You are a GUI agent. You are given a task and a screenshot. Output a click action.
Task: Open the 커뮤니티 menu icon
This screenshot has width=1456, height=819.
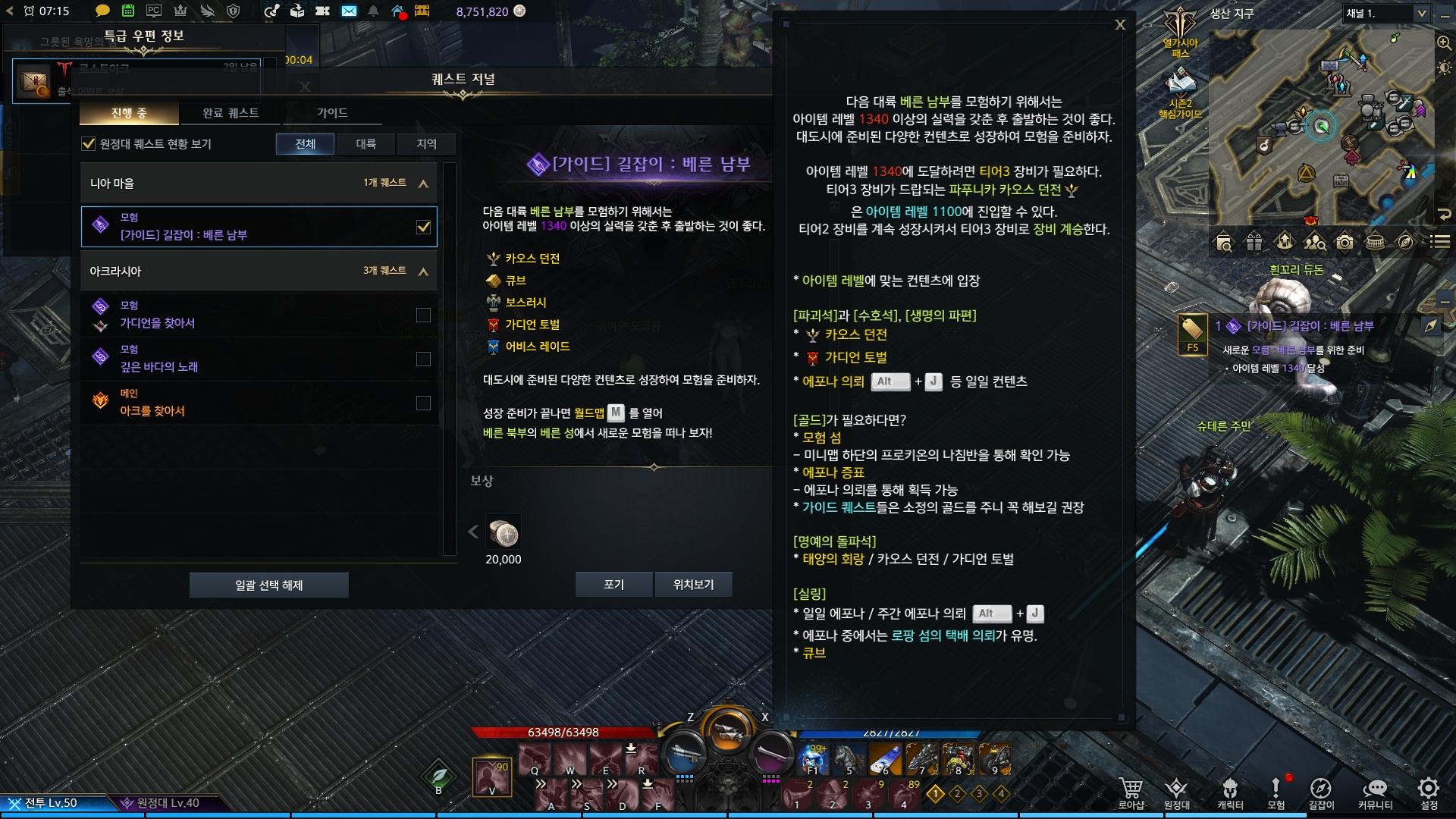point(1375,792)
